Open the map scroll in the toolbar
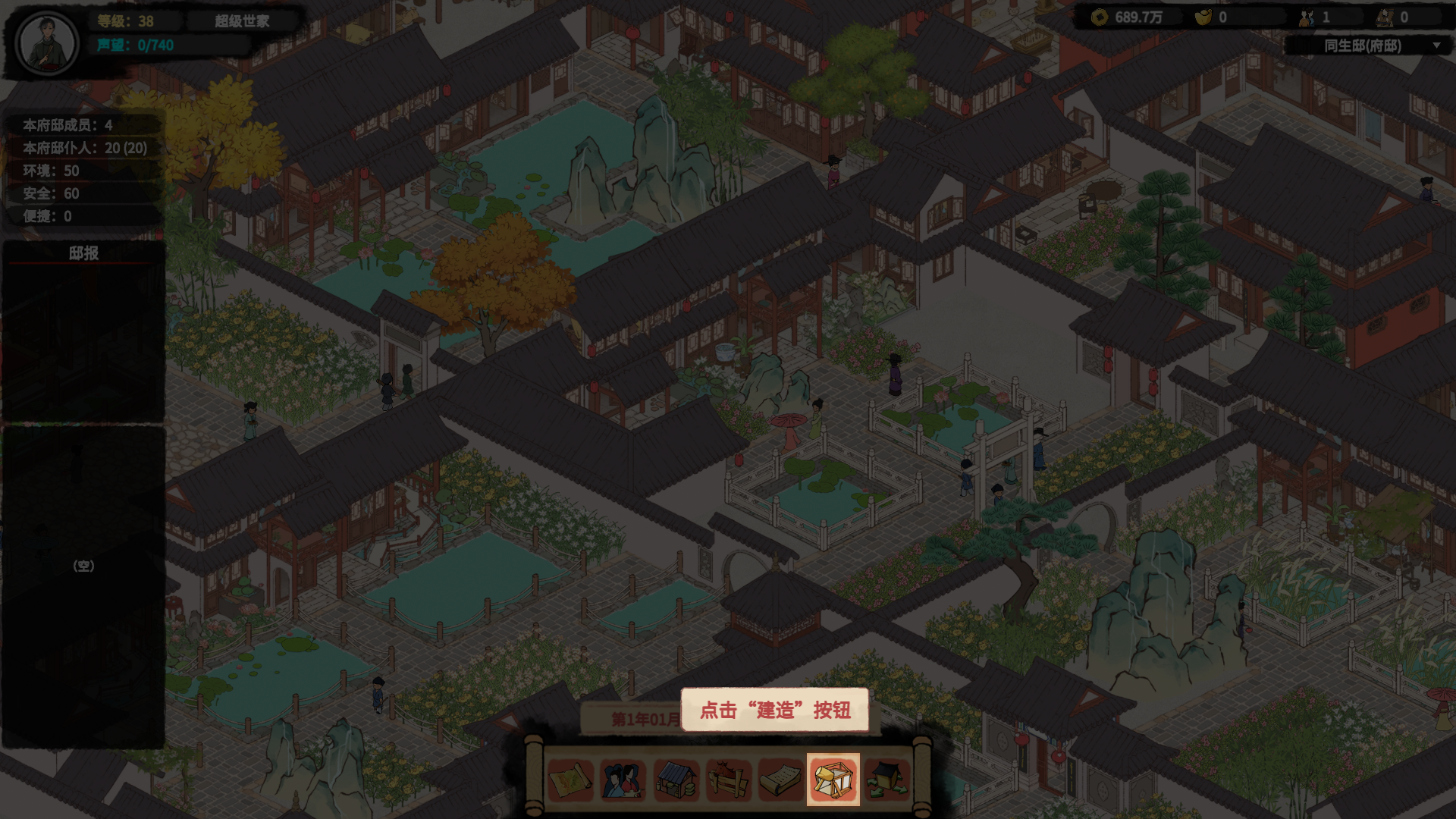Image resolution: width=1456 pixels, height=819 pixels. click(570, 780)
